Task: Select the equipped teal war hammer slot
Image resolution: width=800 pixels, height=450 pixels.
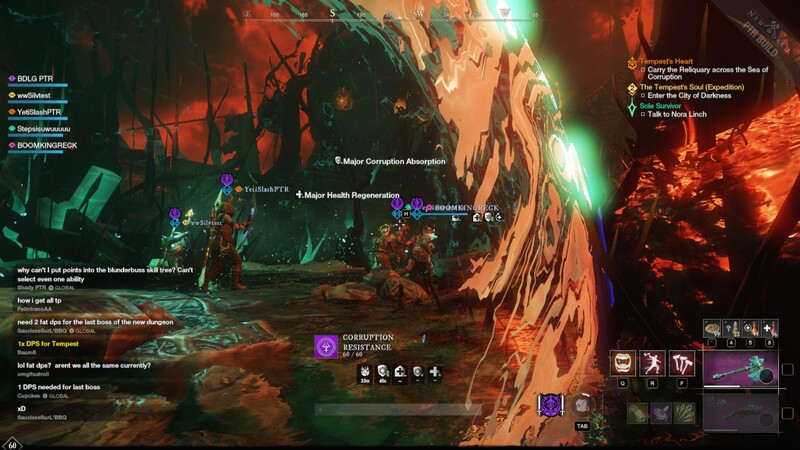Action: (x=740, y=369)
